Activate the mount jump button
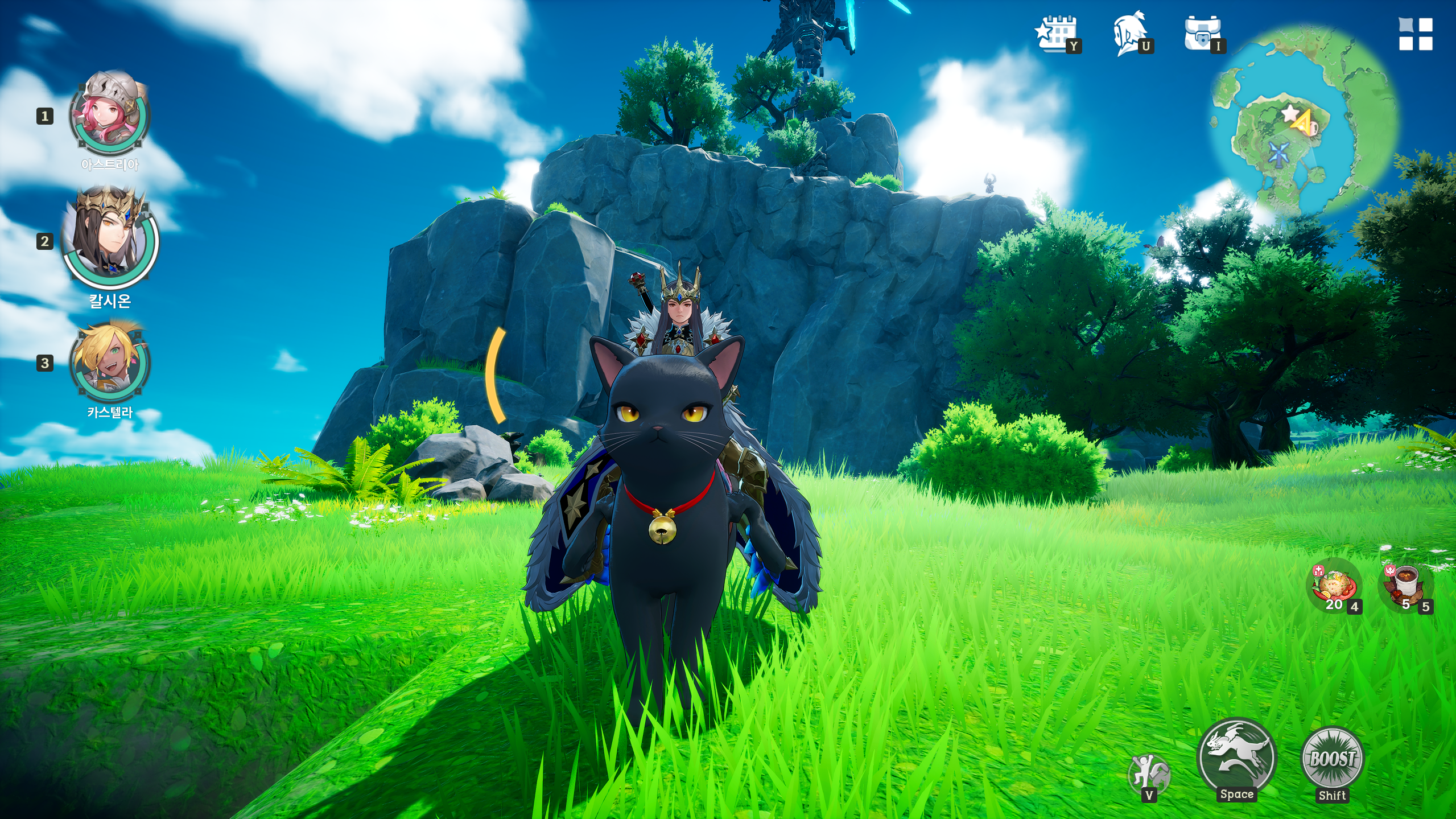 1236,757
